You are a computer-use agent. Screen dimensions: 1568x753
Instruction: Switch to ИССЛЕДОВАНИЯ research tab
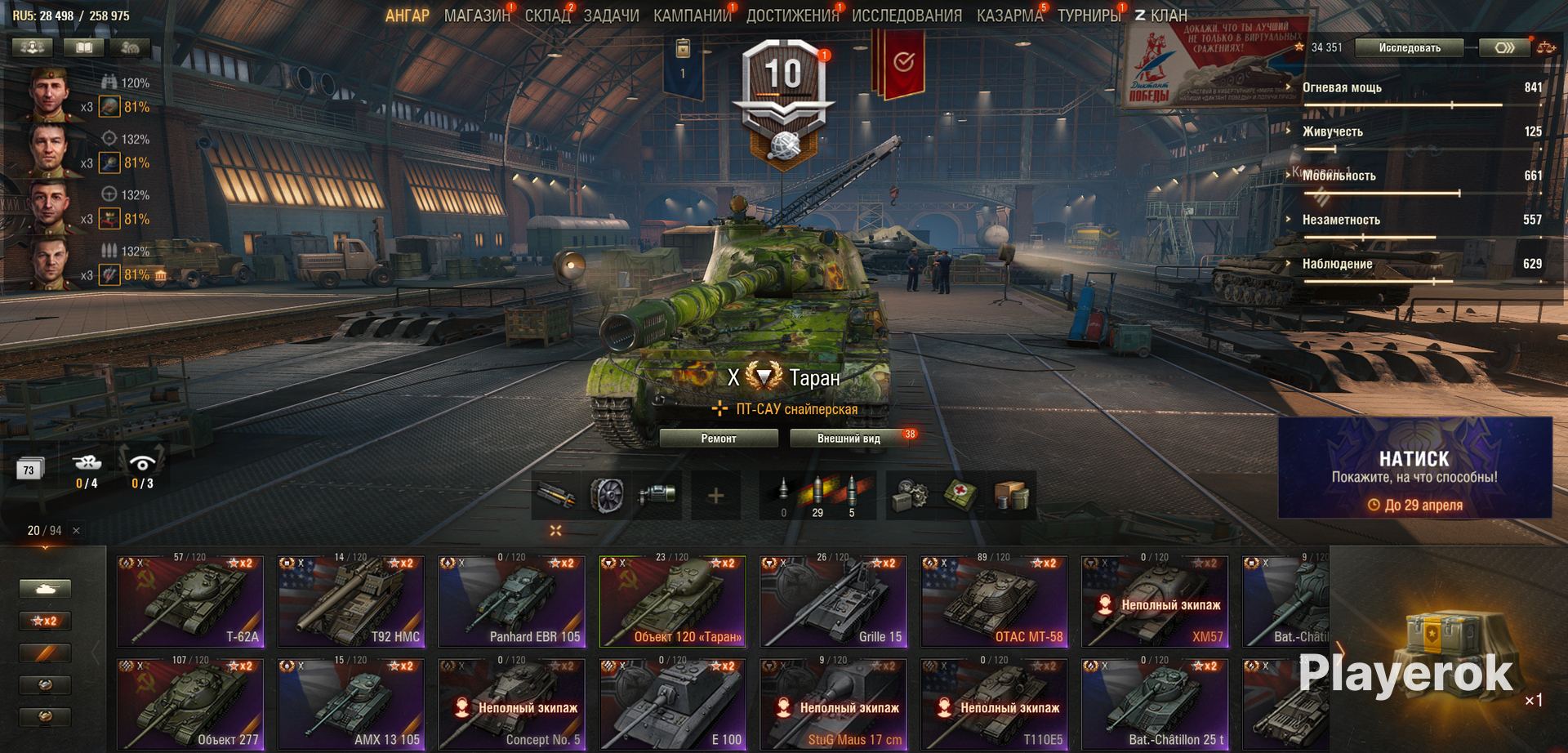906,16
